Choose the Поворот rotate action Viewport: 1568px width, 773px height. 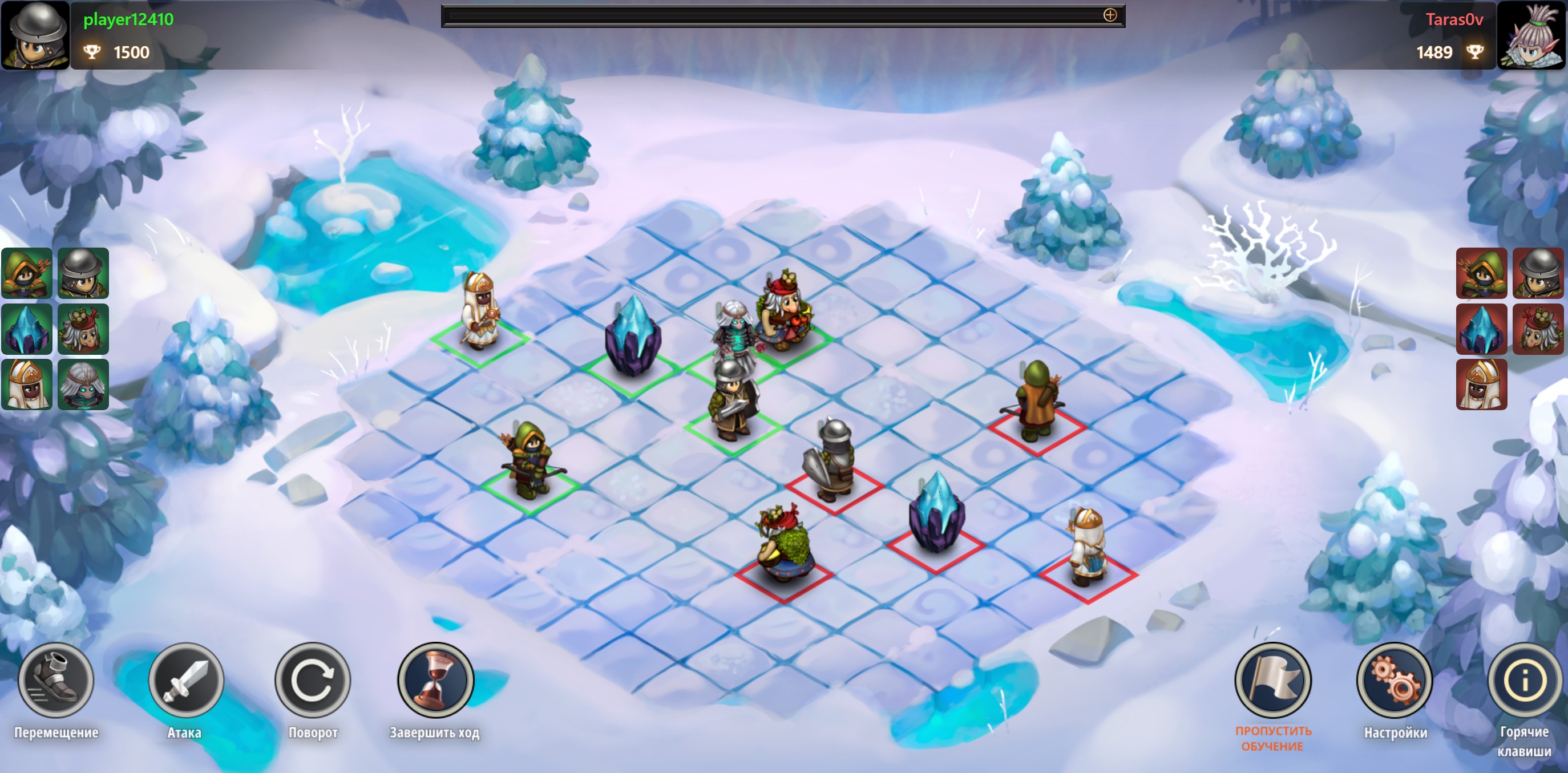point(312,680)
